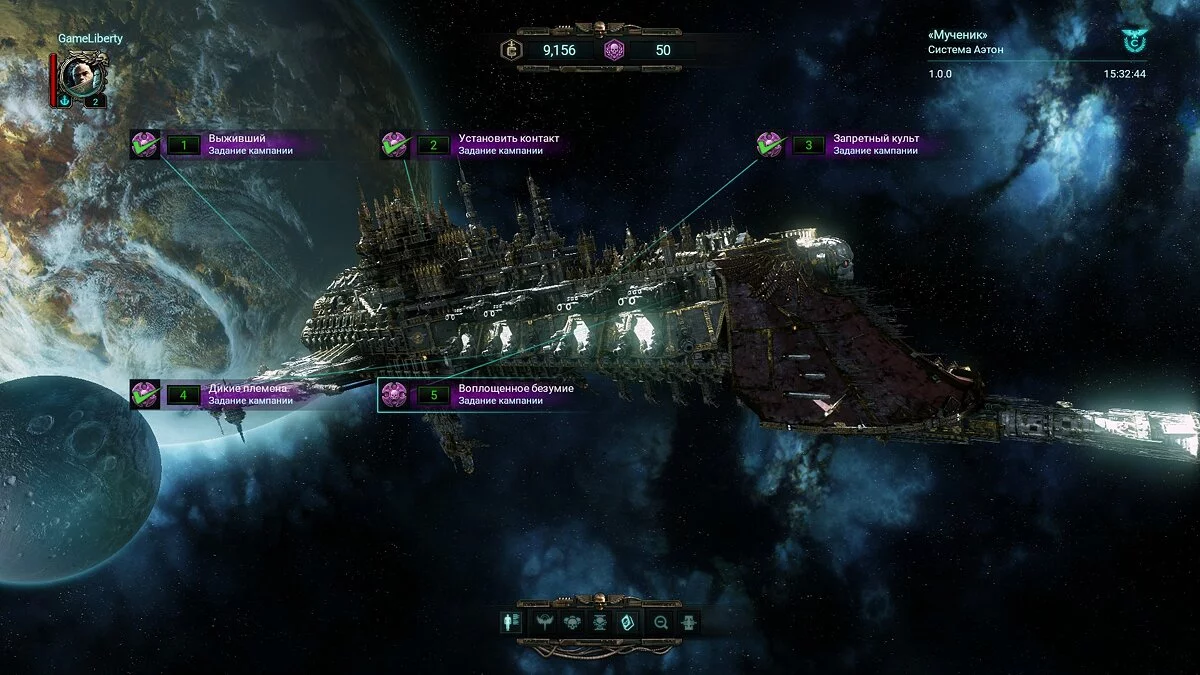Click the winged emblem toolbar icon

(x=547, y=622)
